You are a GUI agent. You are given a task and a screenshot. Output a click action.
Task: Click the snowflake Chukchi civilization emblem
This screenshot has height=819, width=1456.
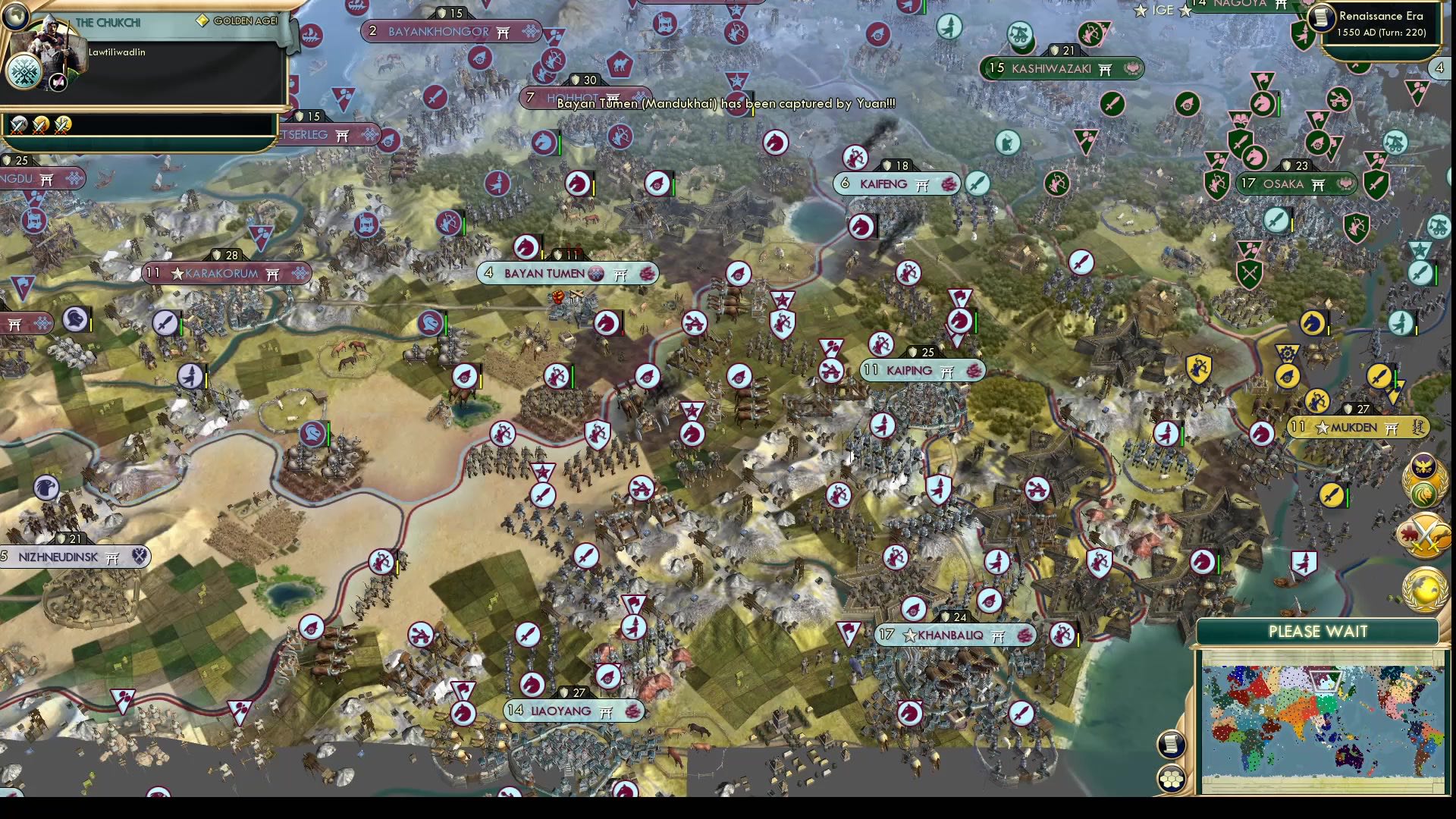(x=23, y=73)
